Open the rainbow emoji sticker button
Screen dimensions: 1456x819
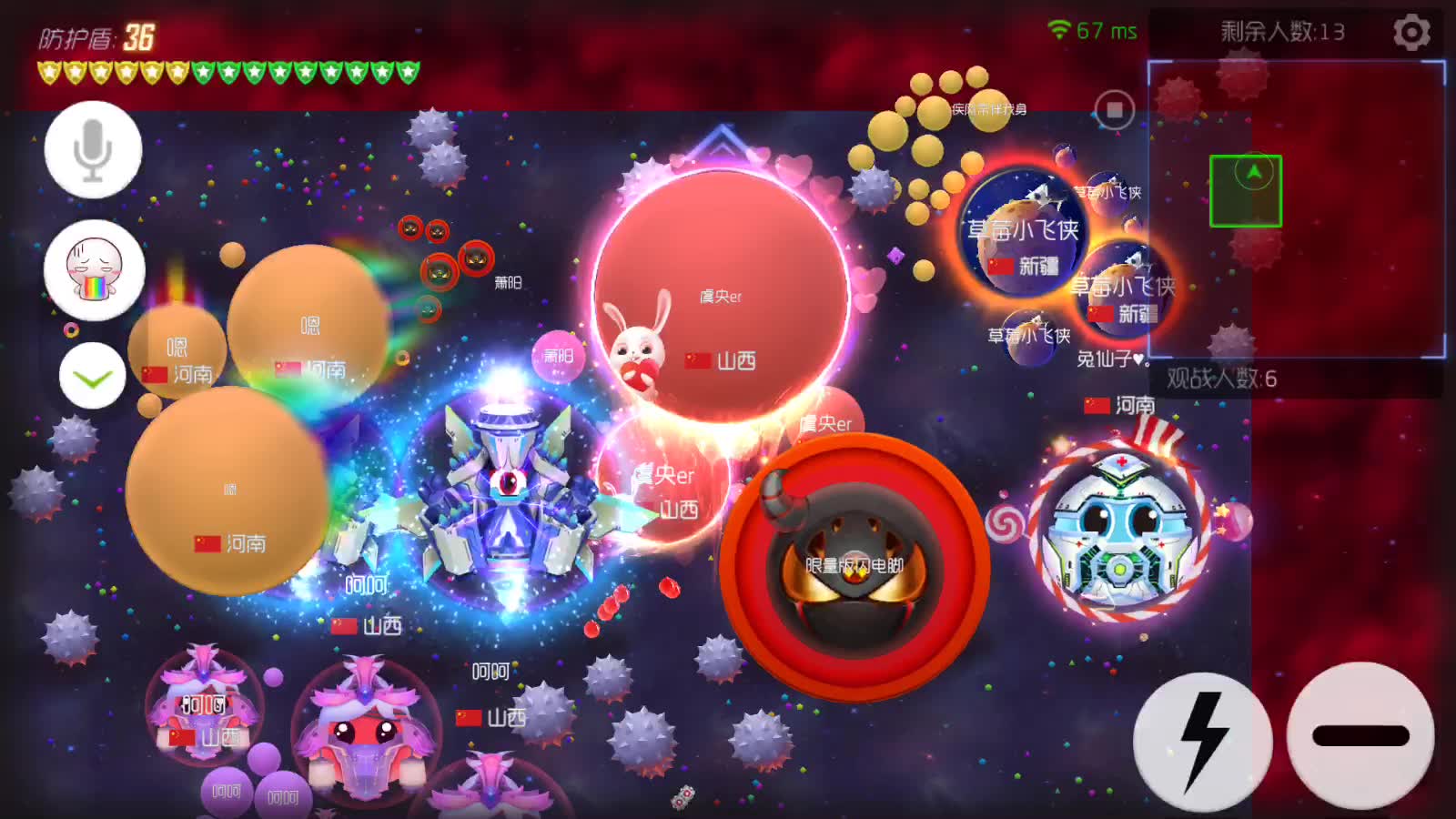94,270
